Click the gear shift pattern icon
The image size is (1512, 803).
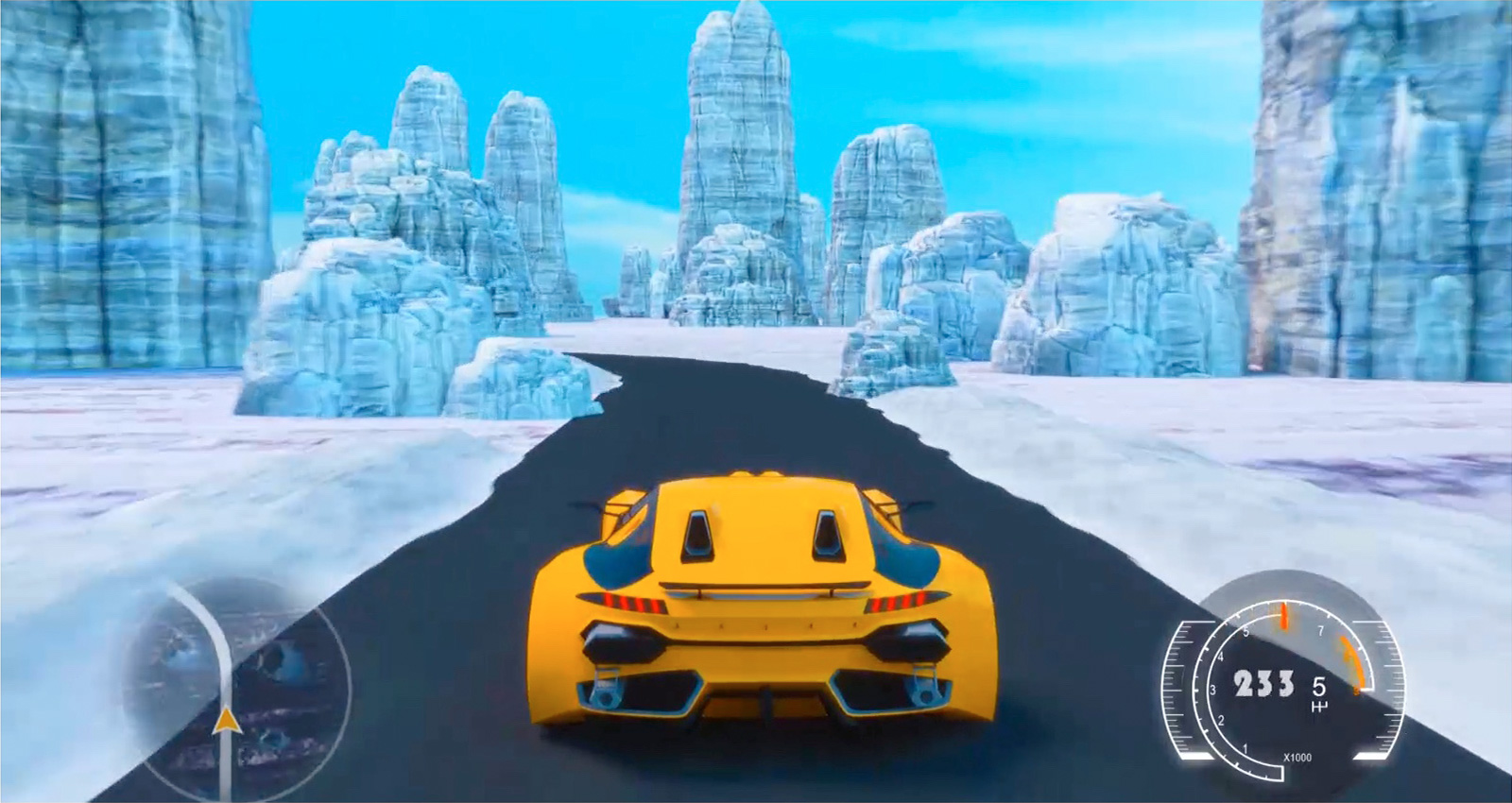pos(1318,706)
